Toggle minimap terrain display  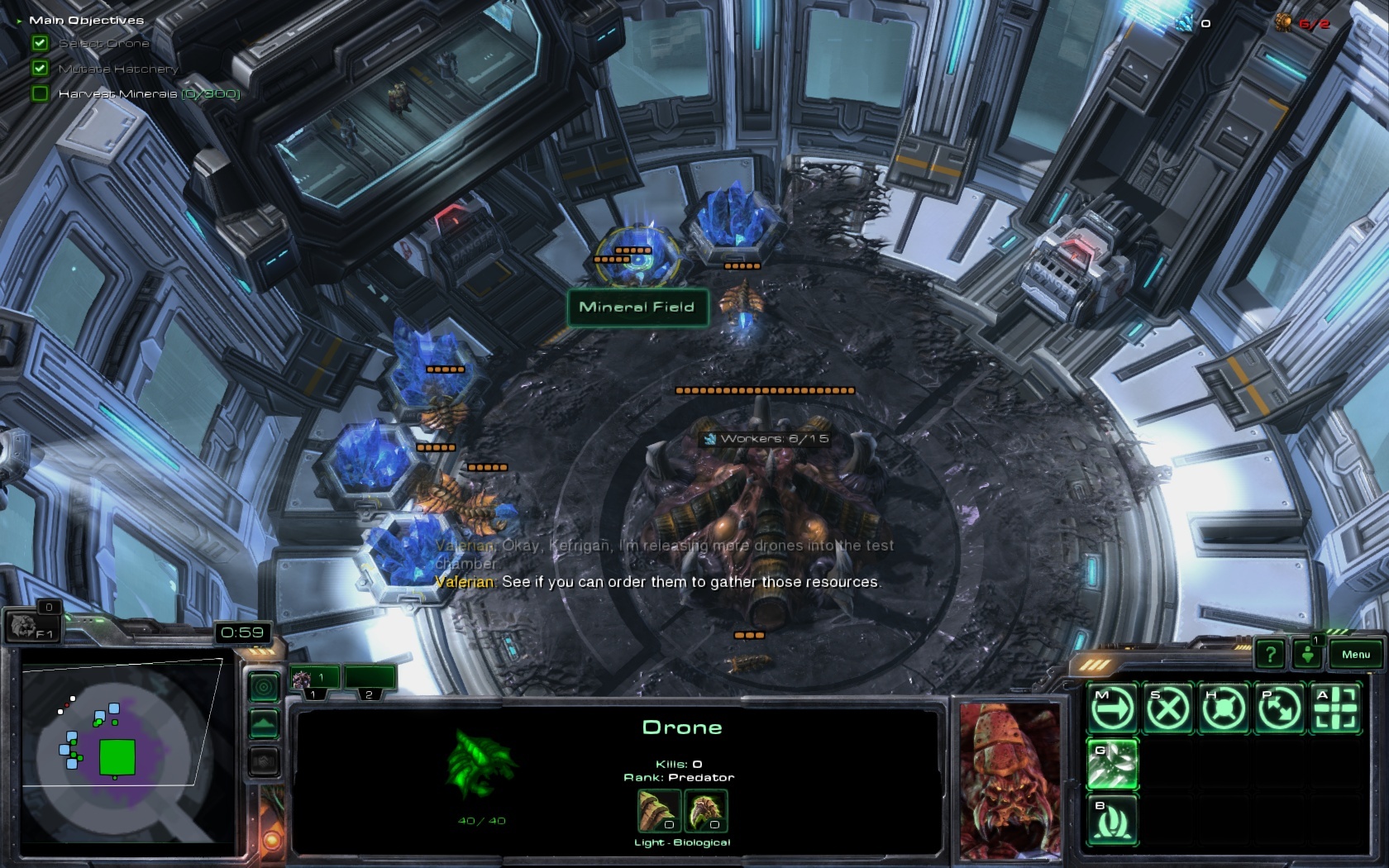[x=264, y=724]
